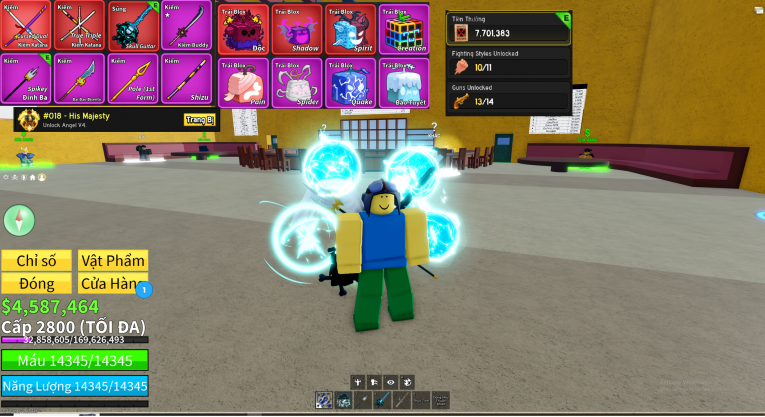Image resolution: width=765 pixels, height=417 pixels.
Task: Select the Spider Blox fruit
Action: (297, 82)
